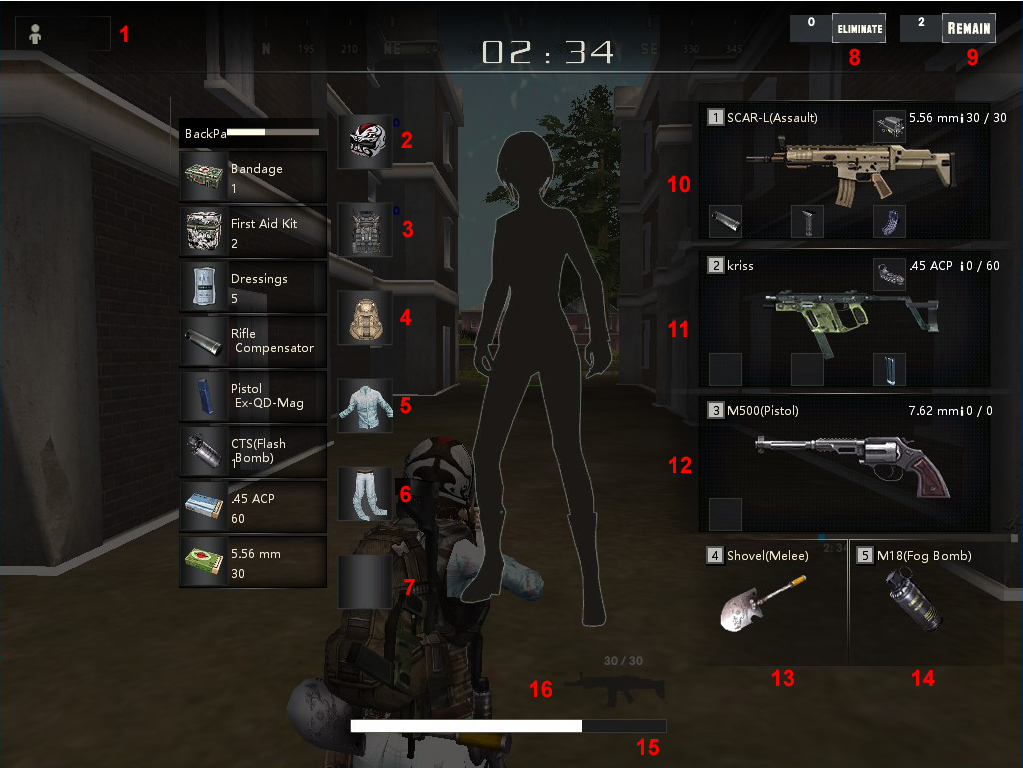Open the equipped backpack slot
1023x768 pixels.
coord(364,318)
